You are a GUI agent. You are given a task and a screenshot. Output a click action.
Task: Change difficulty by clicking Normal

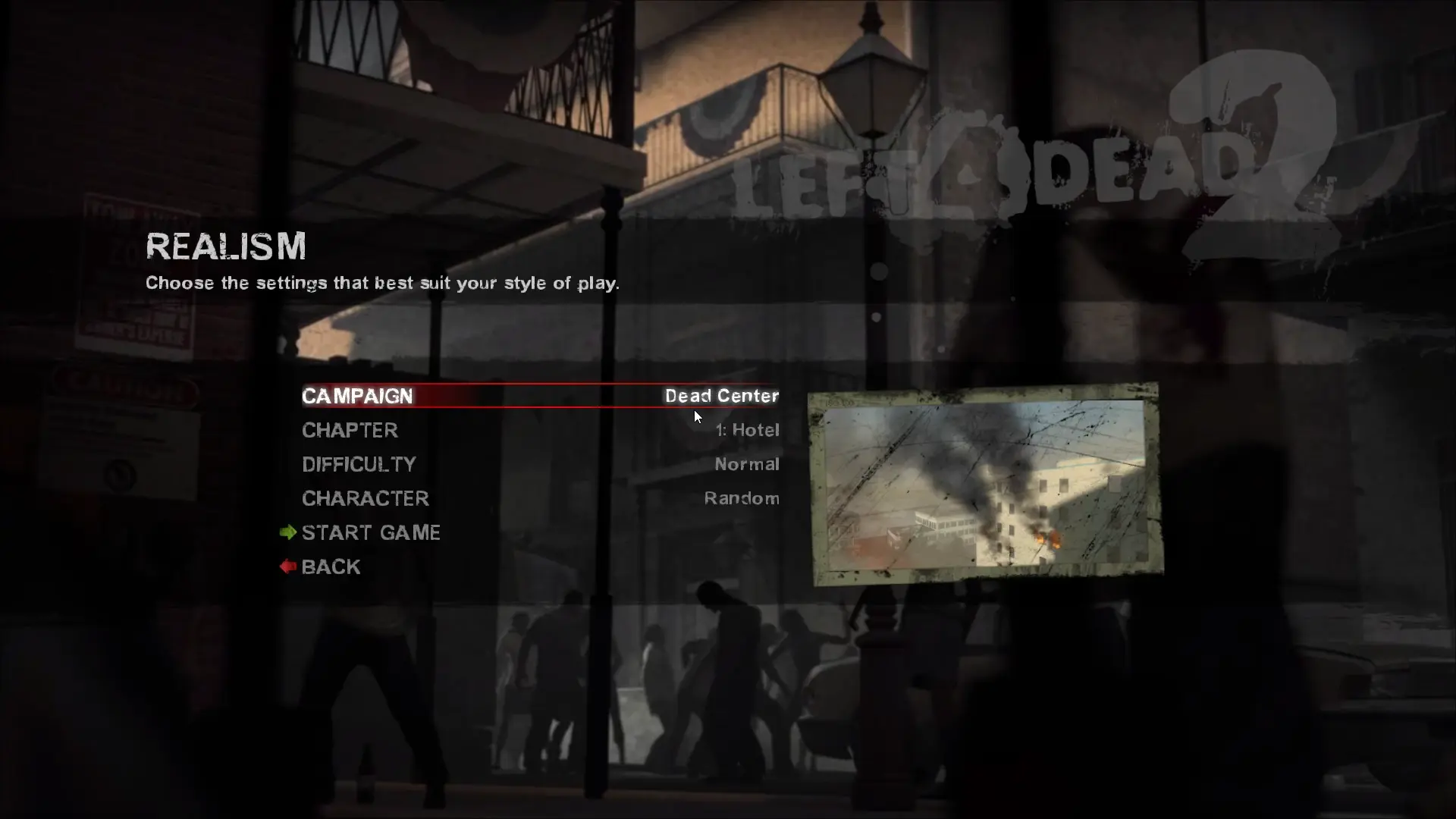point(747,464)
